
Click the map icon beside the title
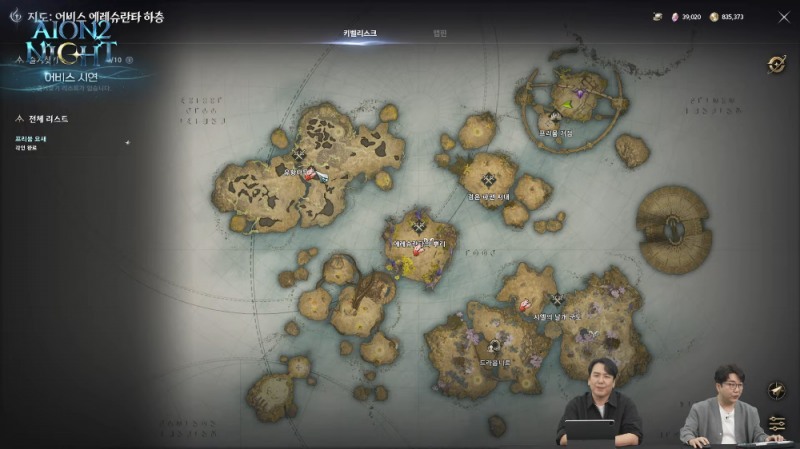tap(15, 17)
